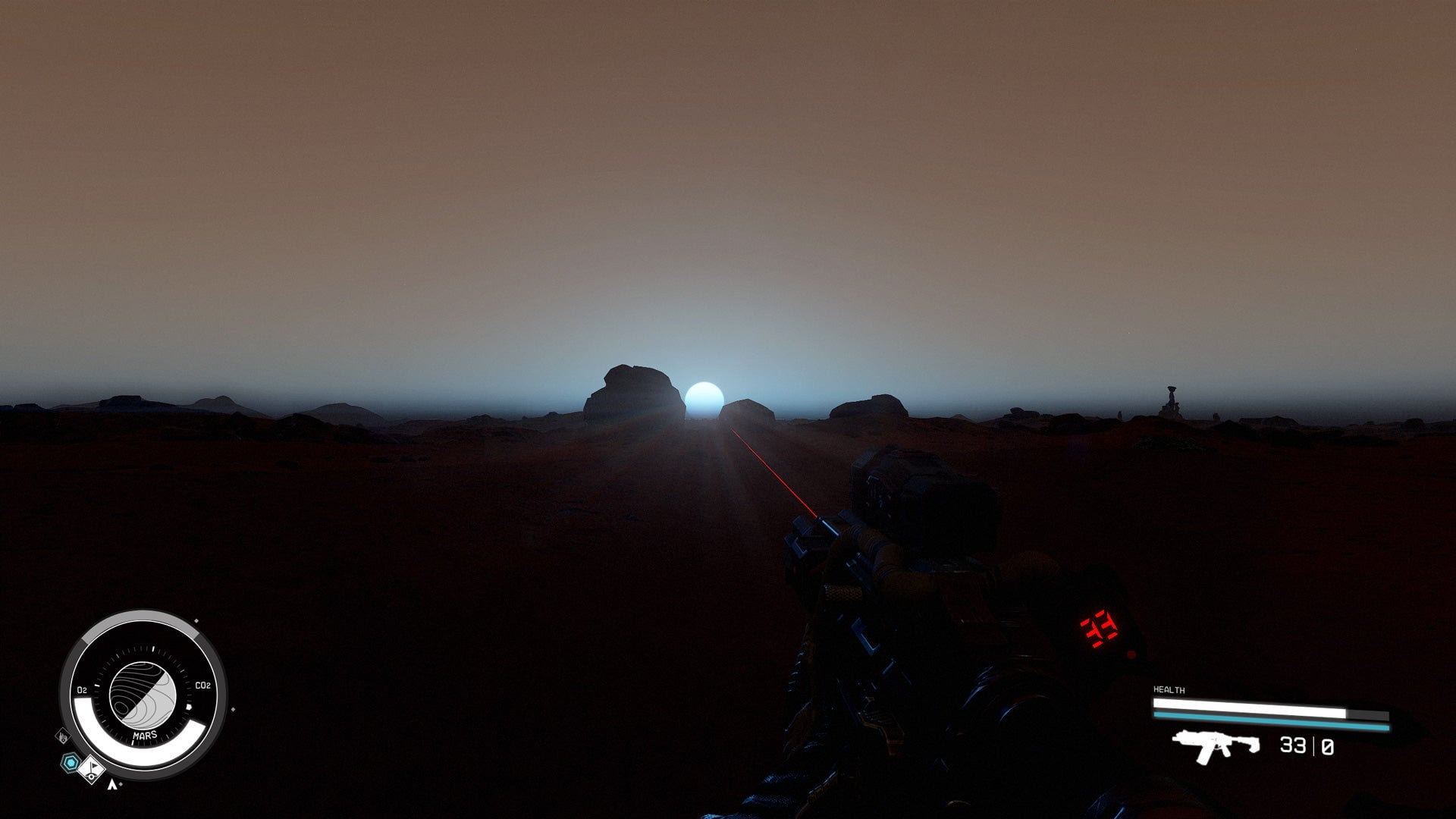Select the white objective flag marker icon

point(93,770)
